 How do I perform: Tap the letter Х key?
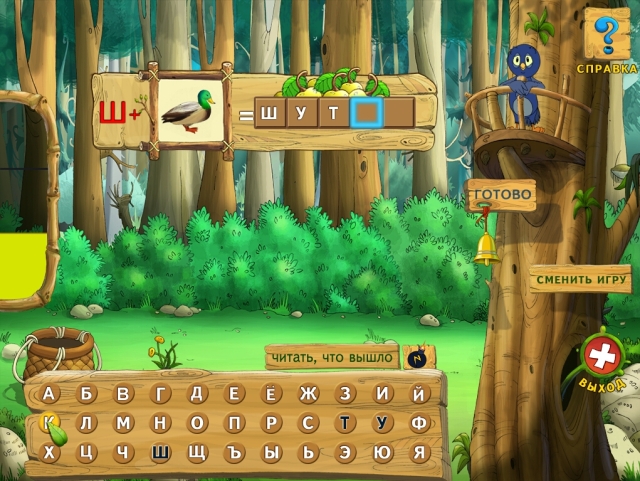pos(50,452)
